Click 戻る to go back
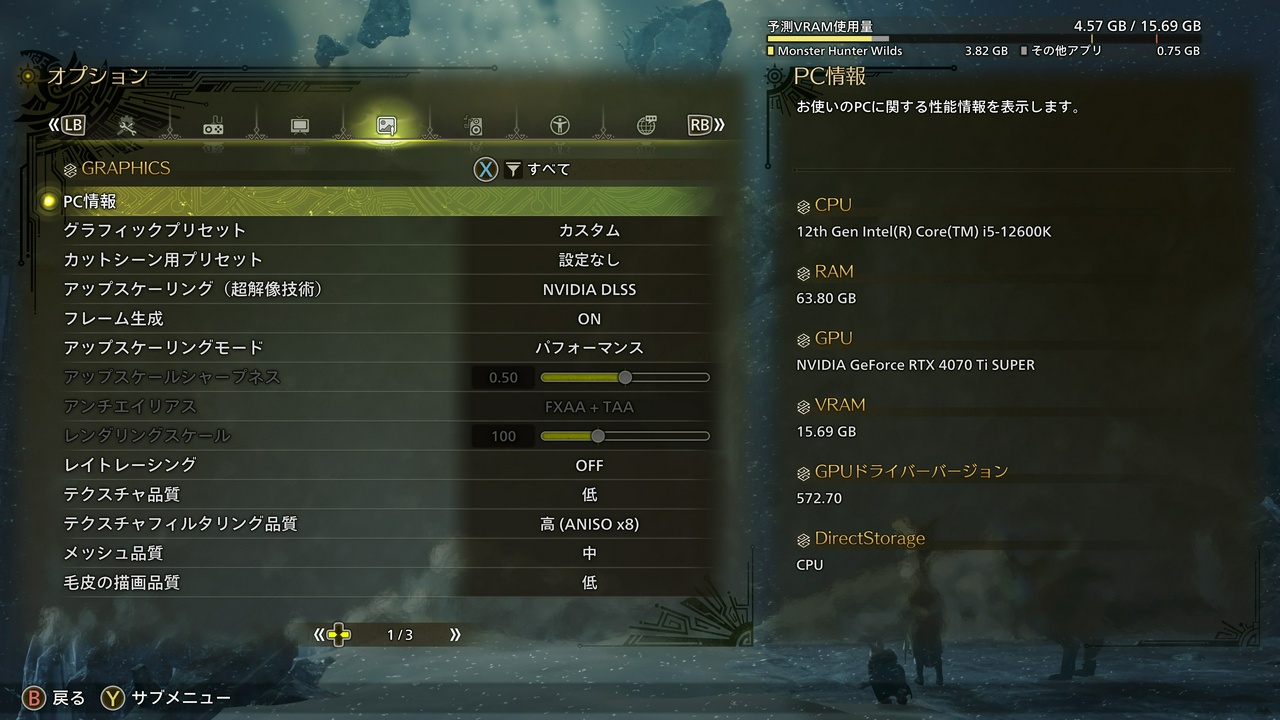This screenshot has height=720, width=1280. pos(45,697)
